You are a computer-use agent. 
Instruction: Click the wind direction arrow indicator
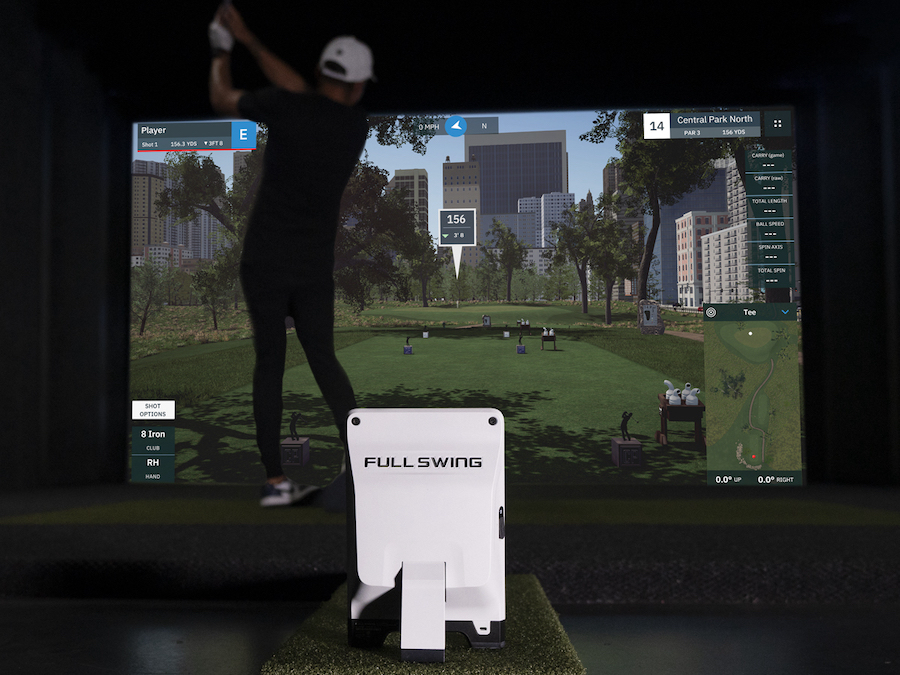click(x=456, y=126)
